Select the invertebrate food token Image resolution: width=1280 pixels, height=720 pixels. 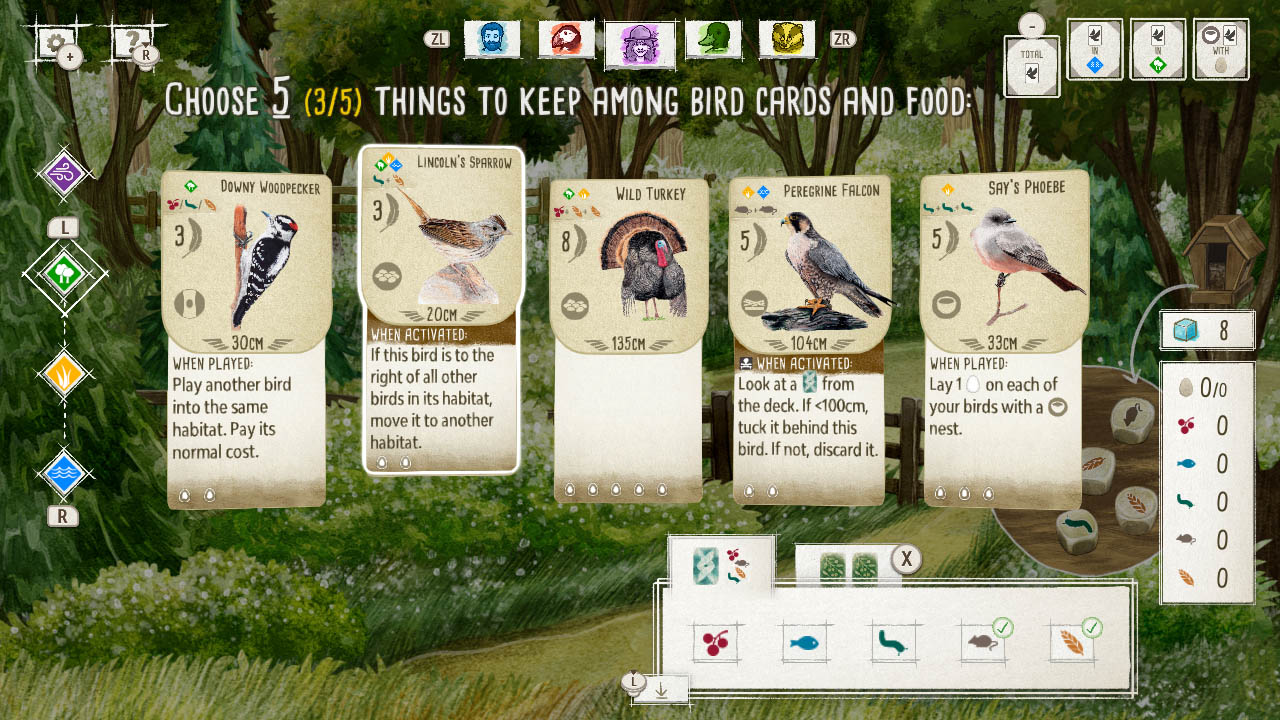893,643
